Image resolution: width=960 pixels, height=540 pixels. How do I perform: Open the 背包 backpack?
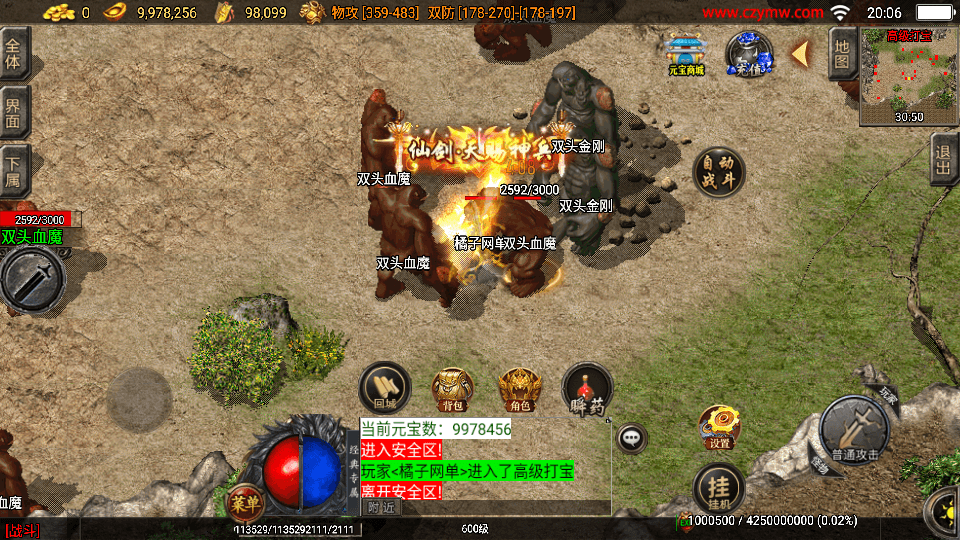[x=452, y=389]
